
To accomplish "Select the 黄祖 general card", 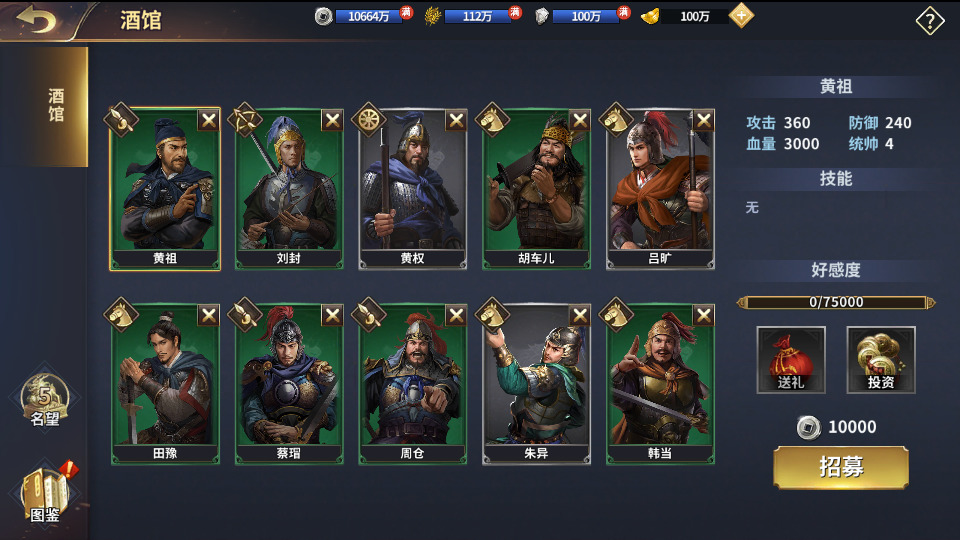I will point(166,190).
